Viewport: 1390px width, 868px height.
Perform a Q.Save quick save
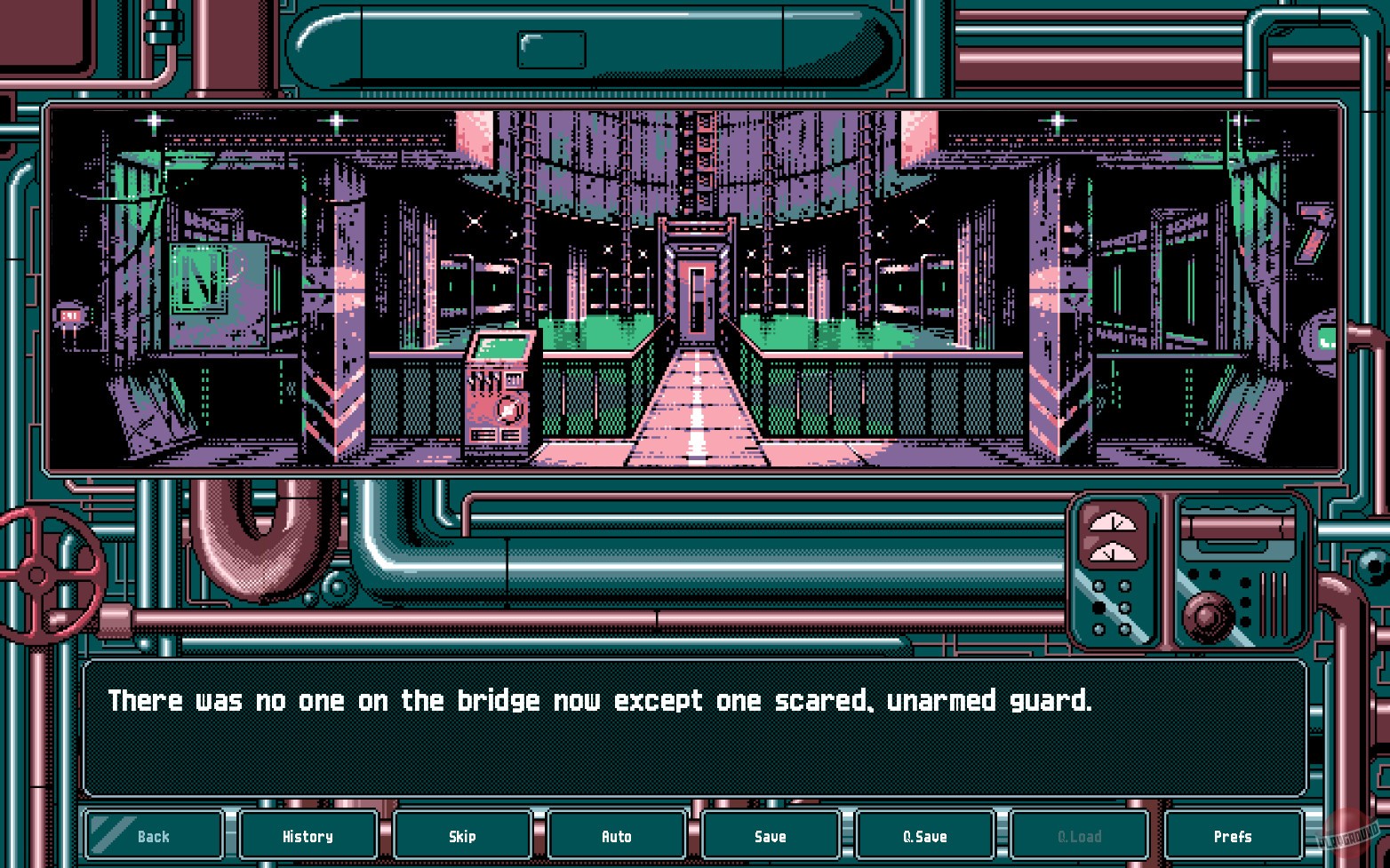(924, 835)
